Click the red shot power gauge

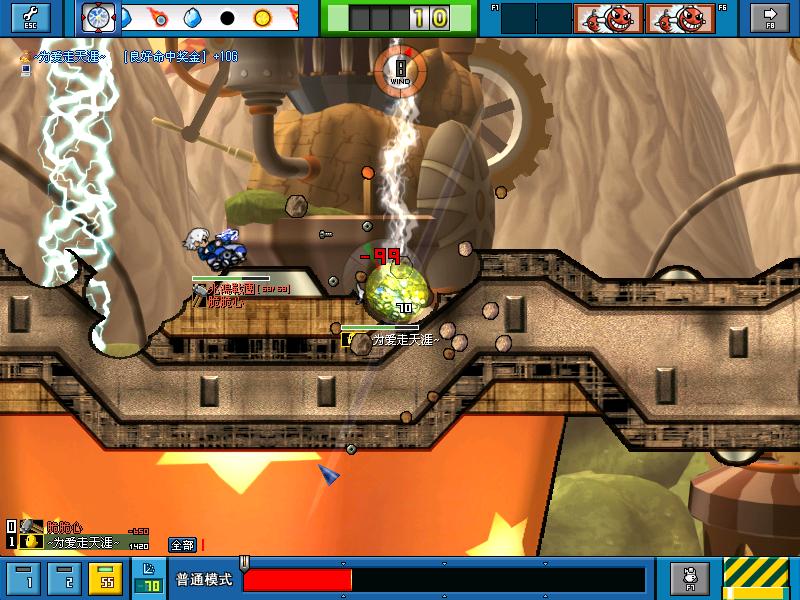(297, 580)
